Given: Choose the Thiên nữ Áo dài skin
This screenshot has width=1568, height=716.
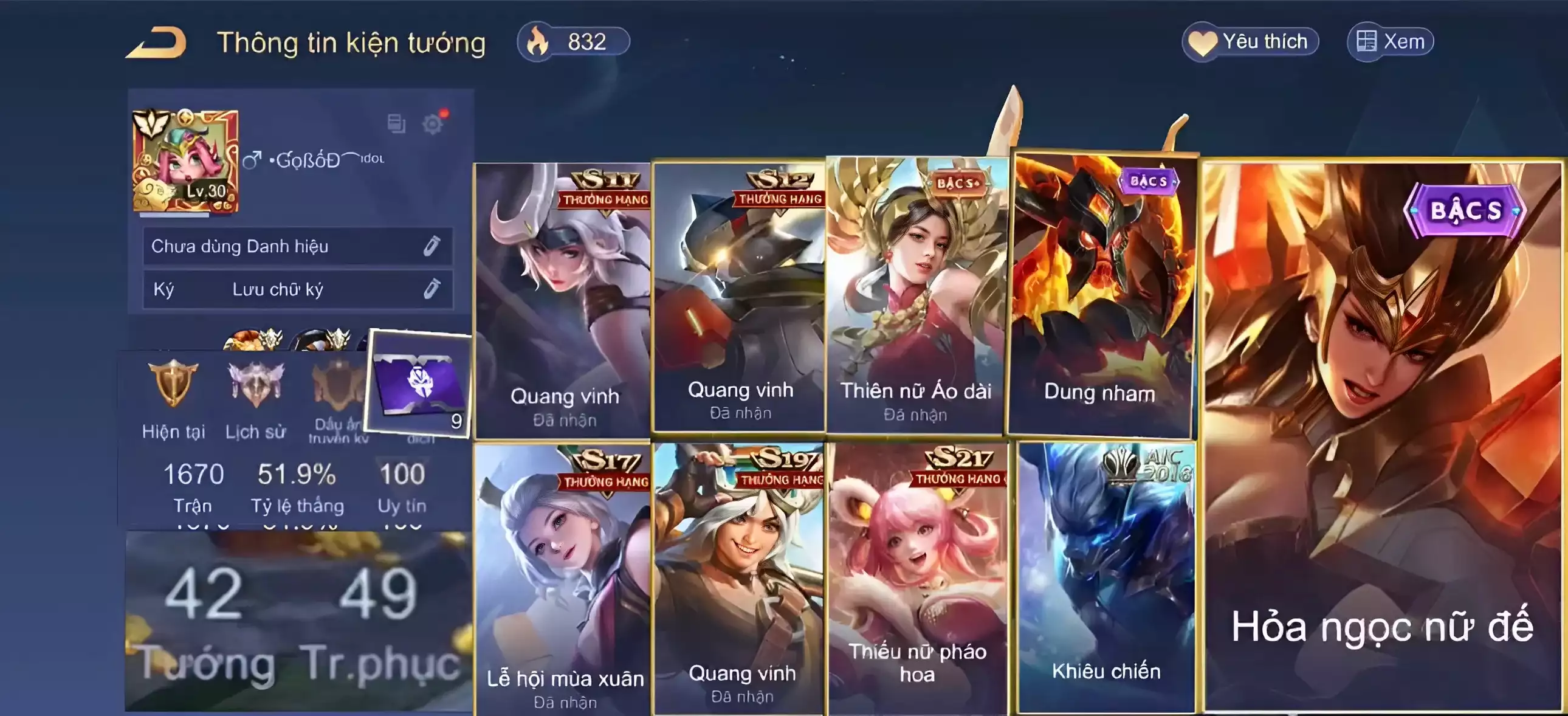Looking at the screenshot, I should 916,295.
